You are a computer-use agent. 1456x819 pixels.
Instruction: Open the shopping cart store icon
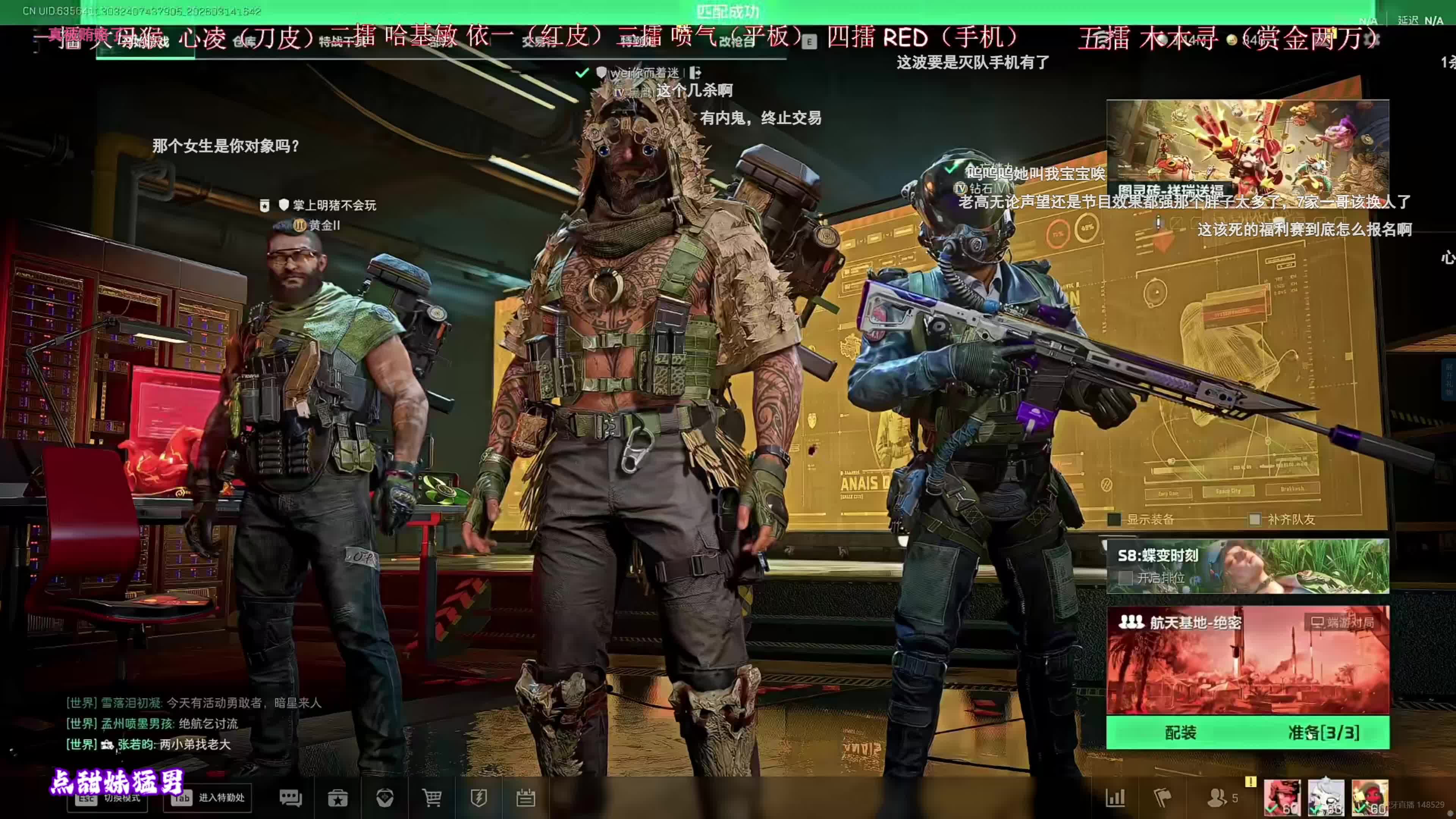pyautogui.click(x=432, y=798)
